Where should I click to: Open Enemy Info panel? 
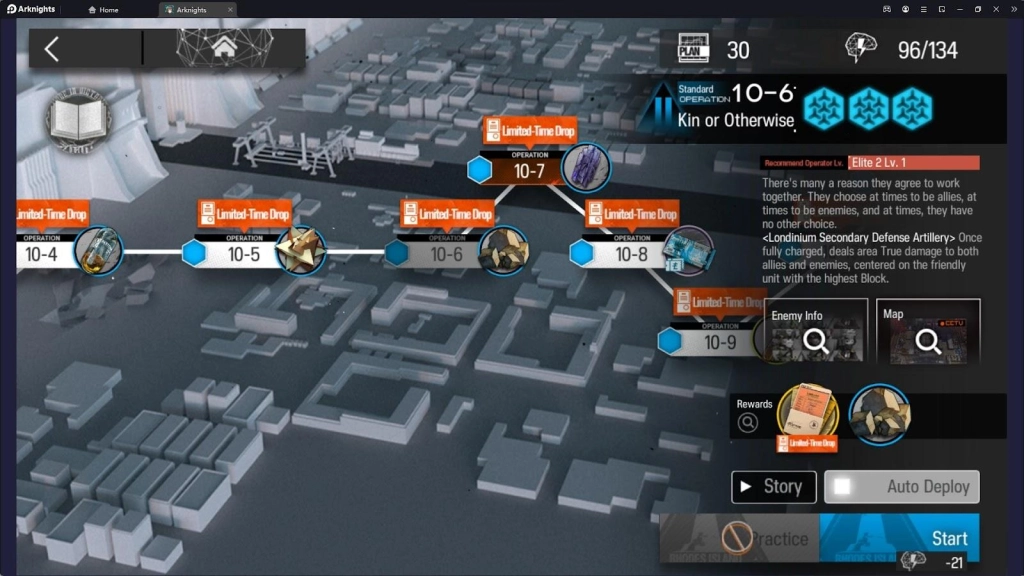[x=815, y=334]
